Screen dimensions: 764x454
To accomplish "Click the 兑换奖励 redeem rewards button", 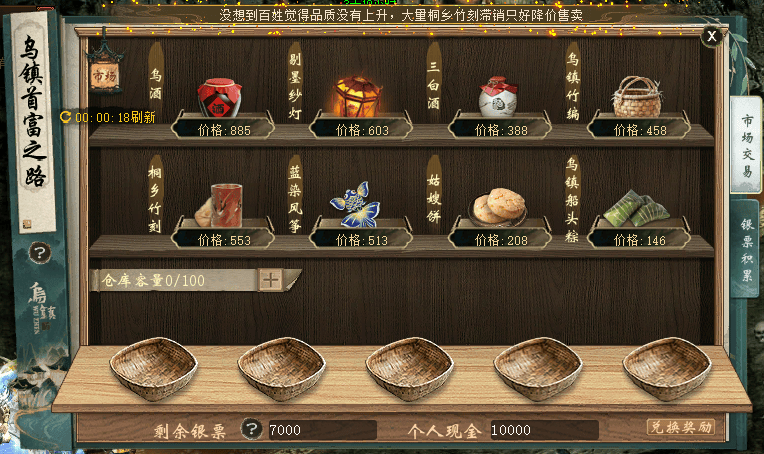I will tap(681, 427).
